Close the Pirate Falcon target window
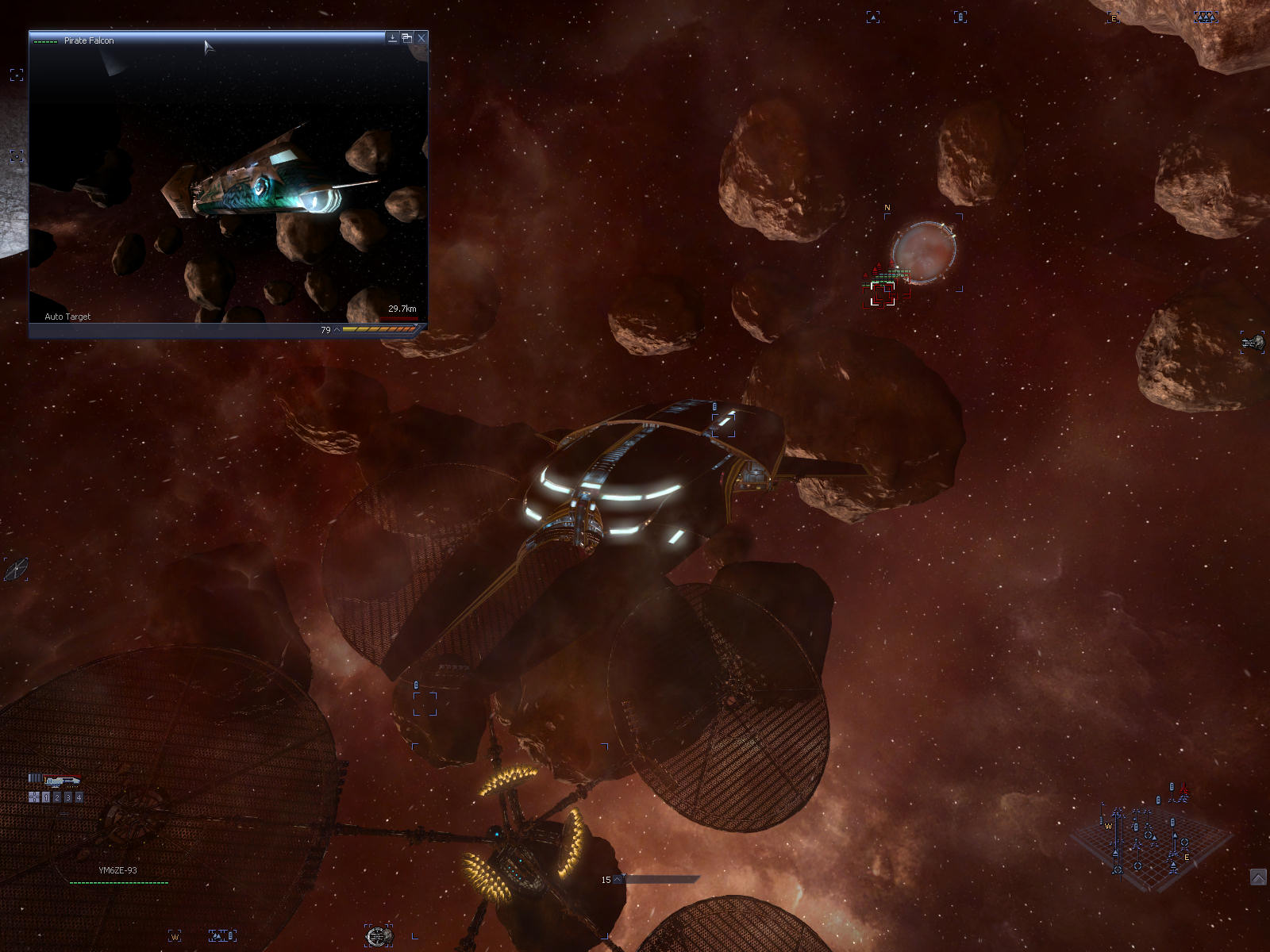This screenshot has height=952, width=1270. (421, 37)
